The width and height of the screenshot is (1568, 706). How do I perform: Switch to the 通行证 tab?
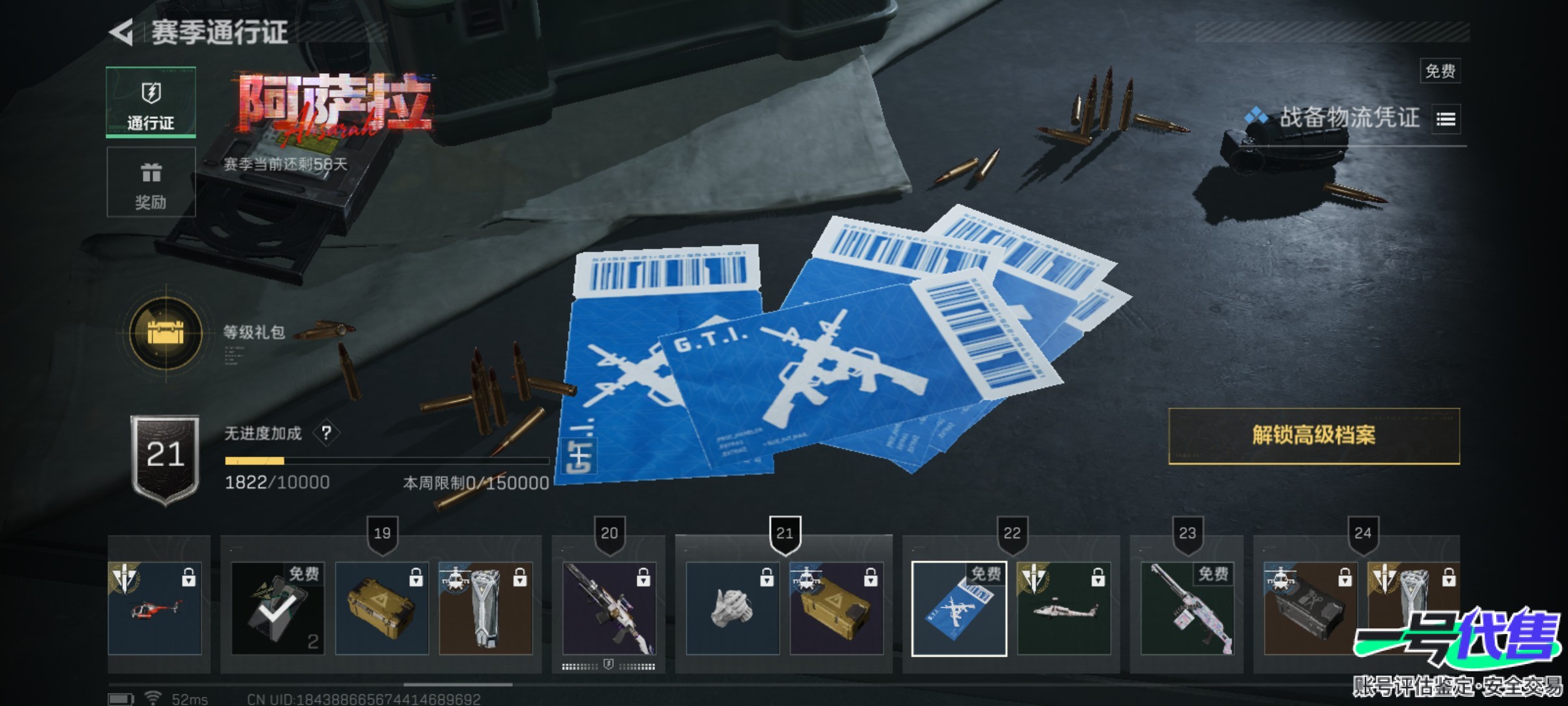[x=151, y=102]
